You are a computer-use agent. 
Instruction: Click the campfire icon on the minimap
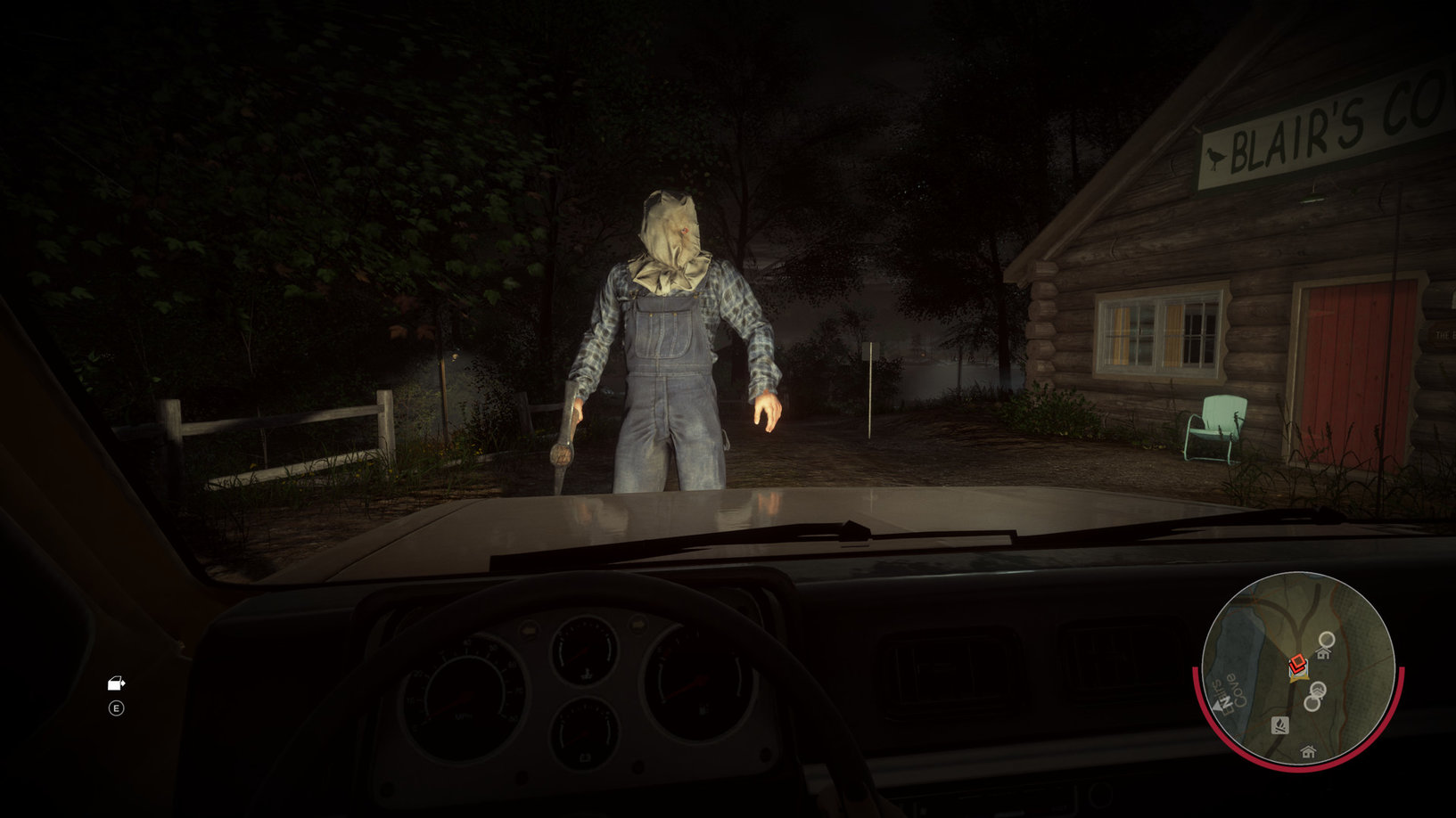(1279, 726)
